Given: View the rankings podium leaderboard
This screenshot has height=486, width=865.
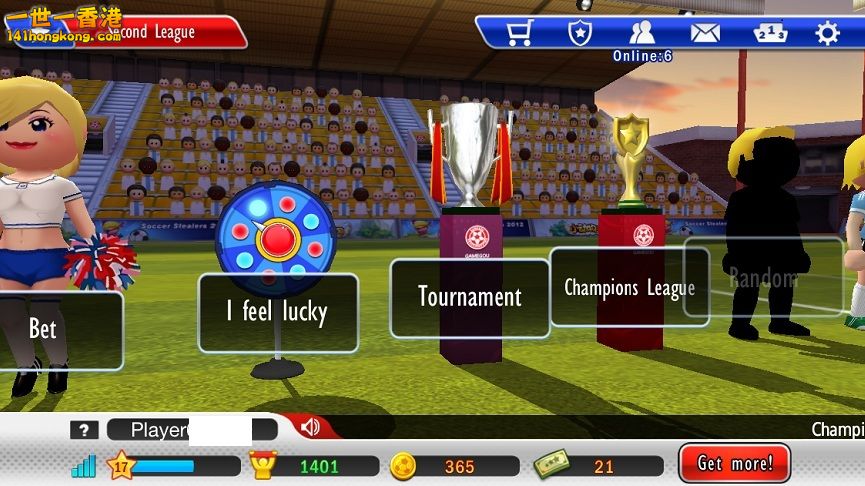Looking at the screenshot, I should (x=767, y=33).
